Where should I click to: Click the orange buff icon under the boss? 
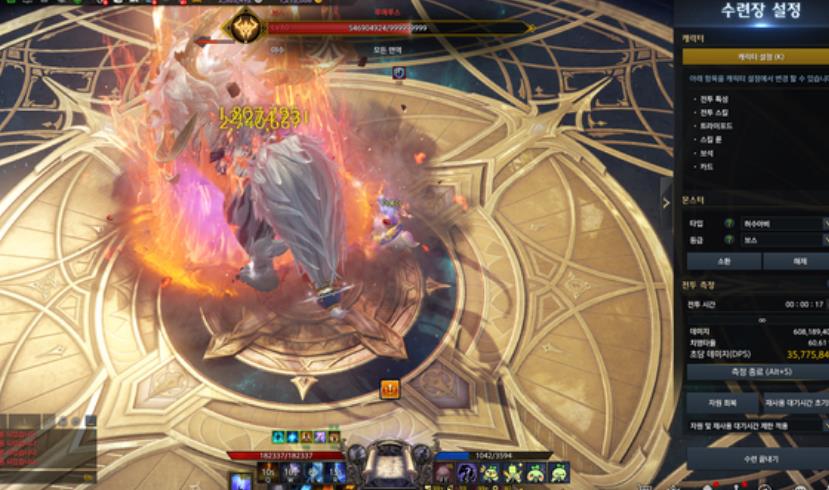tap(390, 390)
